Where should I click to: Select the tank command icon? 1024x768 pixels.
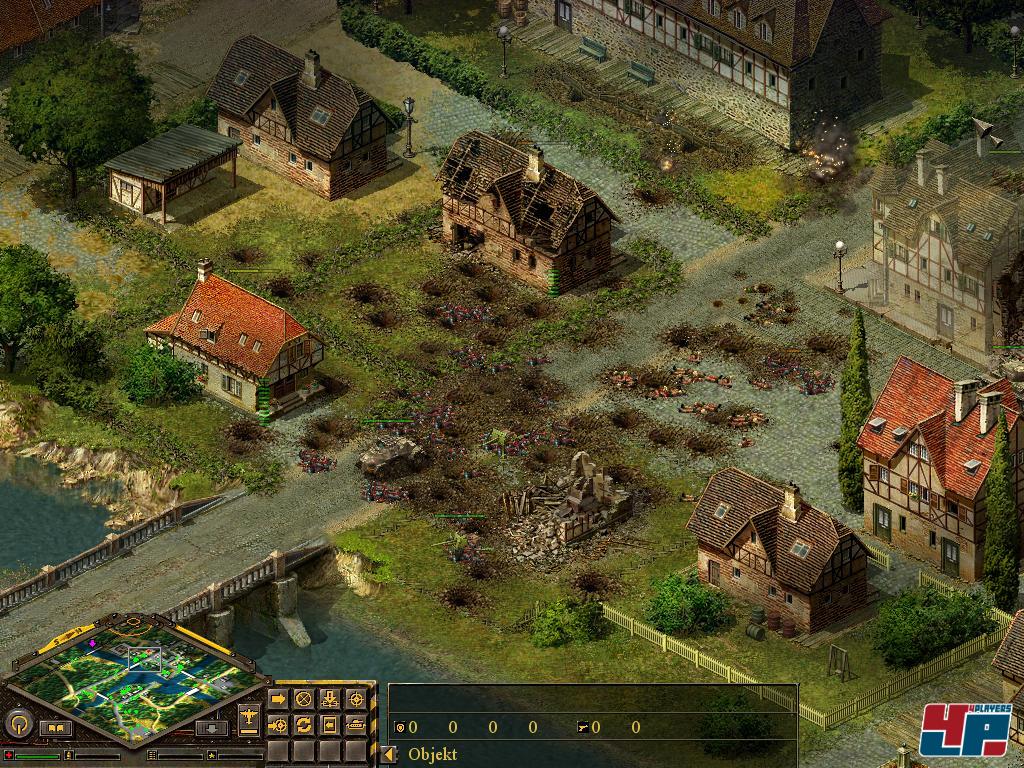click(356, 724)
